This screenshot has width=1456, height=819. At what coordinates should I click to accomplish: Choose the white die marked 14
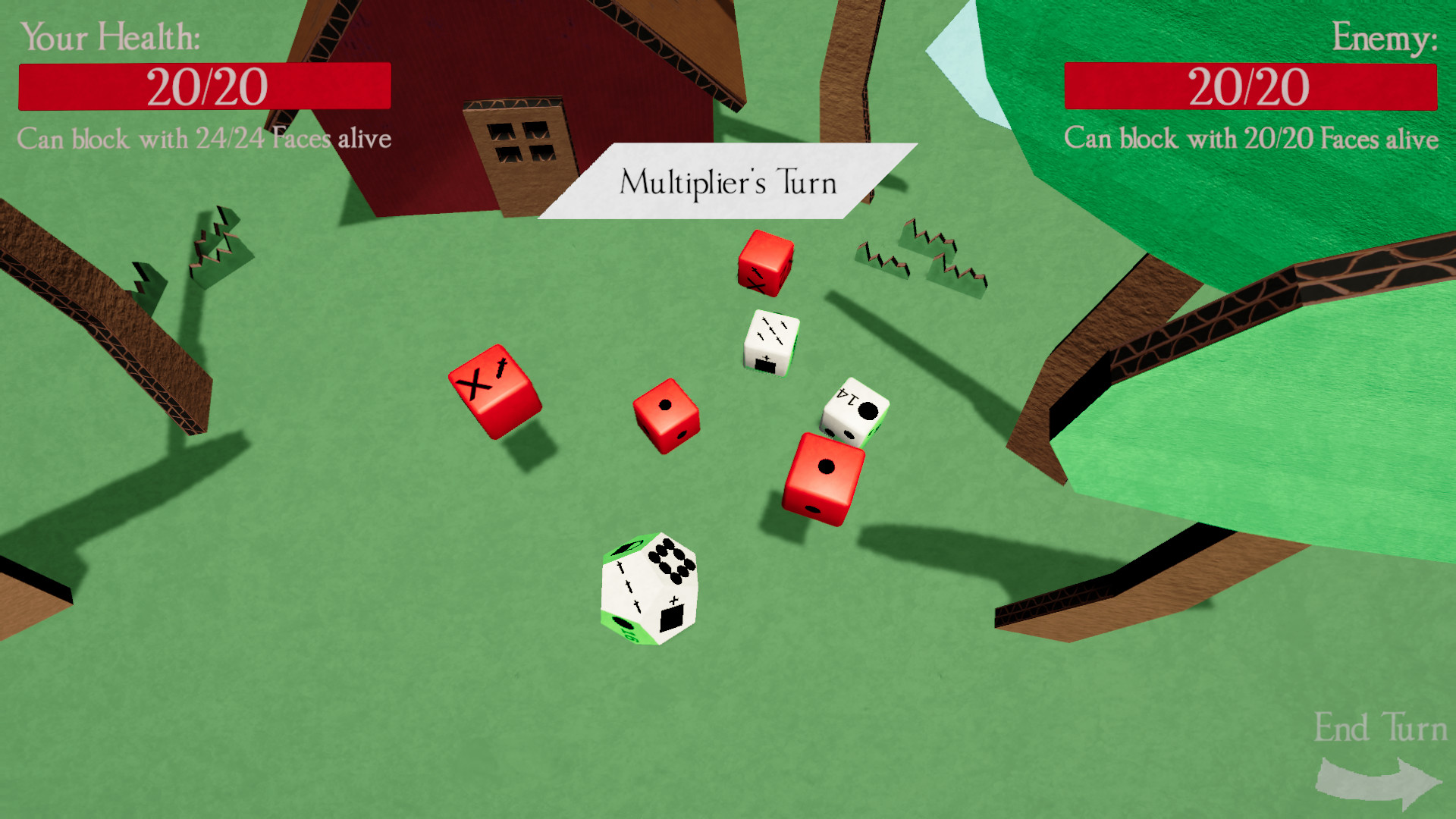coord(855,411)
